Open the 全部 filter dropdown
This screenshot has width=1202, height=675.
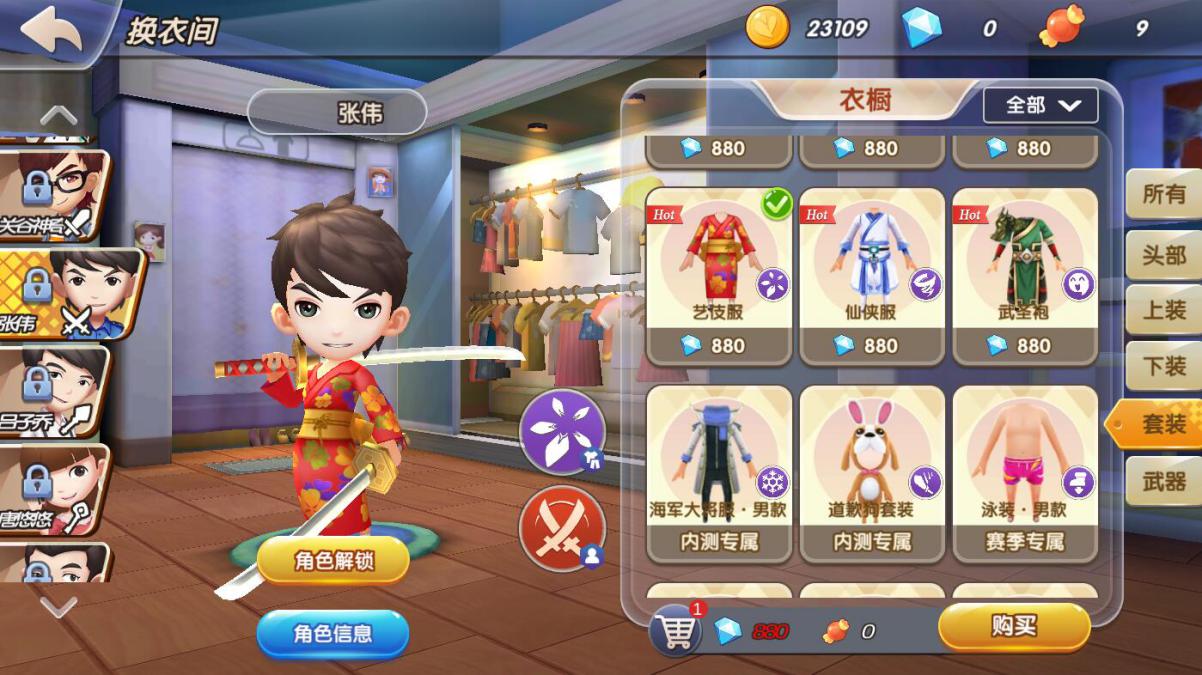[x=1040, y=105]
